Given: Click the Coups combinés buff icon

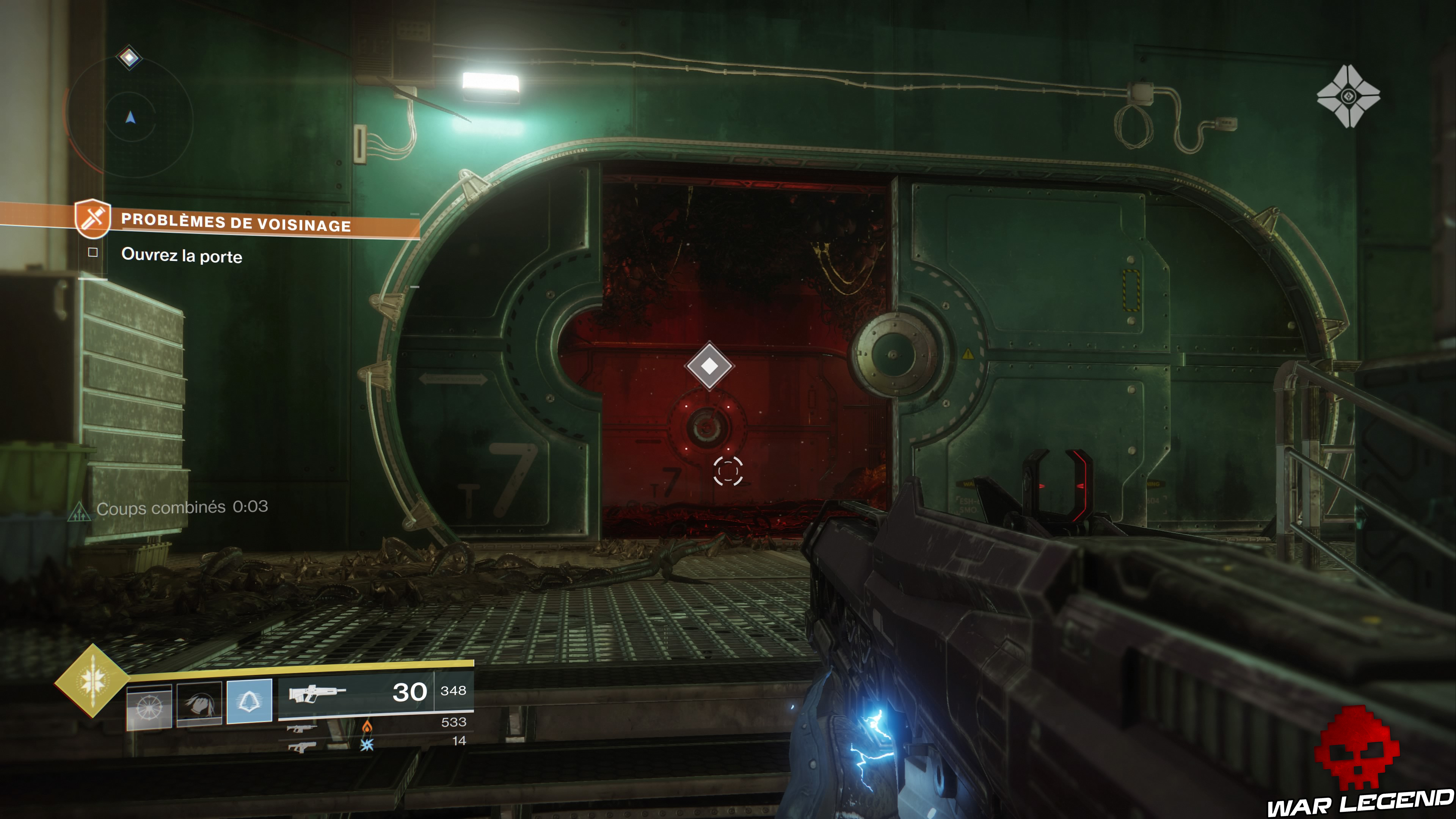Looking at the screenshot, I should 79,512.
